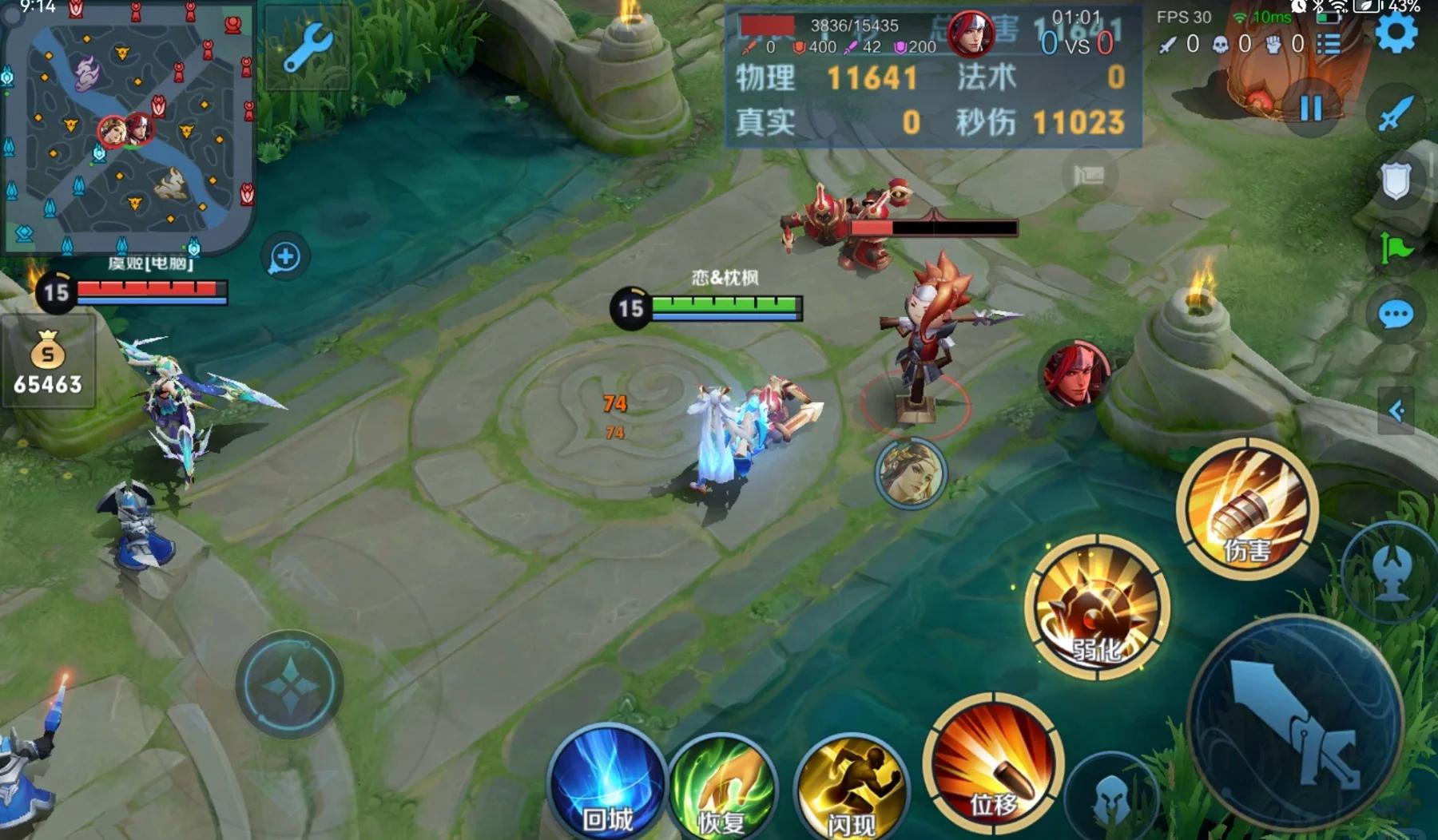Send the green flag signal
Viewport: 1438px width, 840px height.
click(x=1396, y=248)
